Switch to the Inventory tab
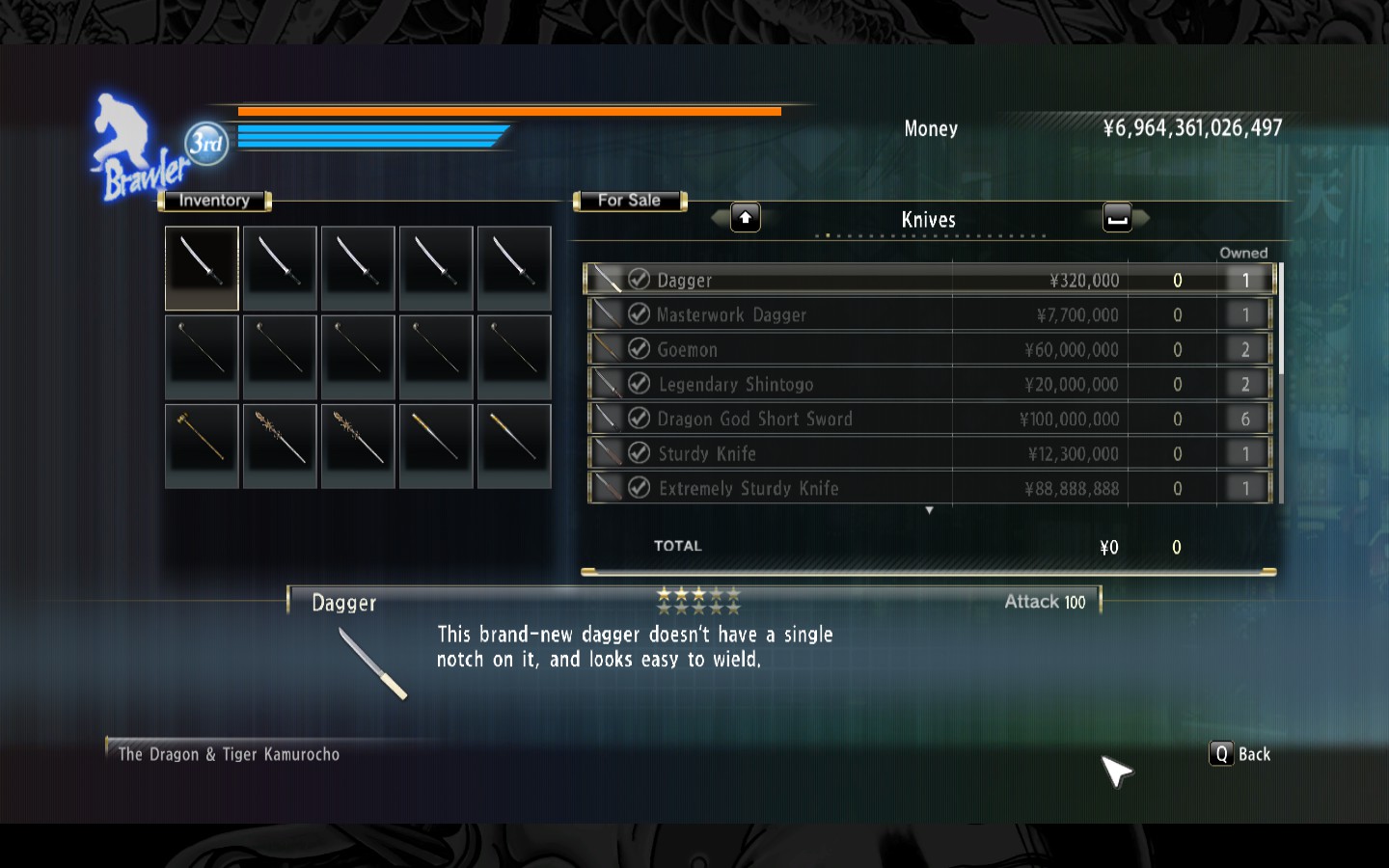The image size is (1389, 868). (x=214, y=201)
